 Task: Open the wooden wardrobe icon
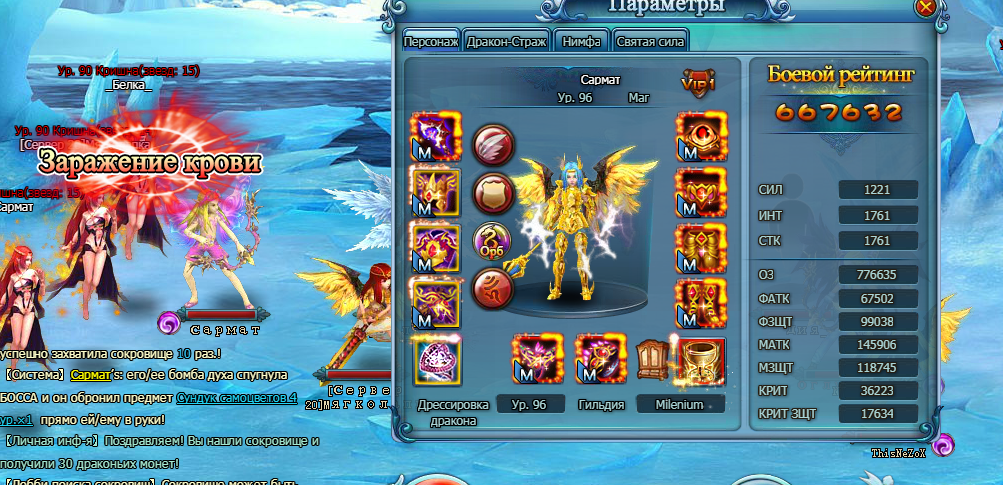pos(651,355)
